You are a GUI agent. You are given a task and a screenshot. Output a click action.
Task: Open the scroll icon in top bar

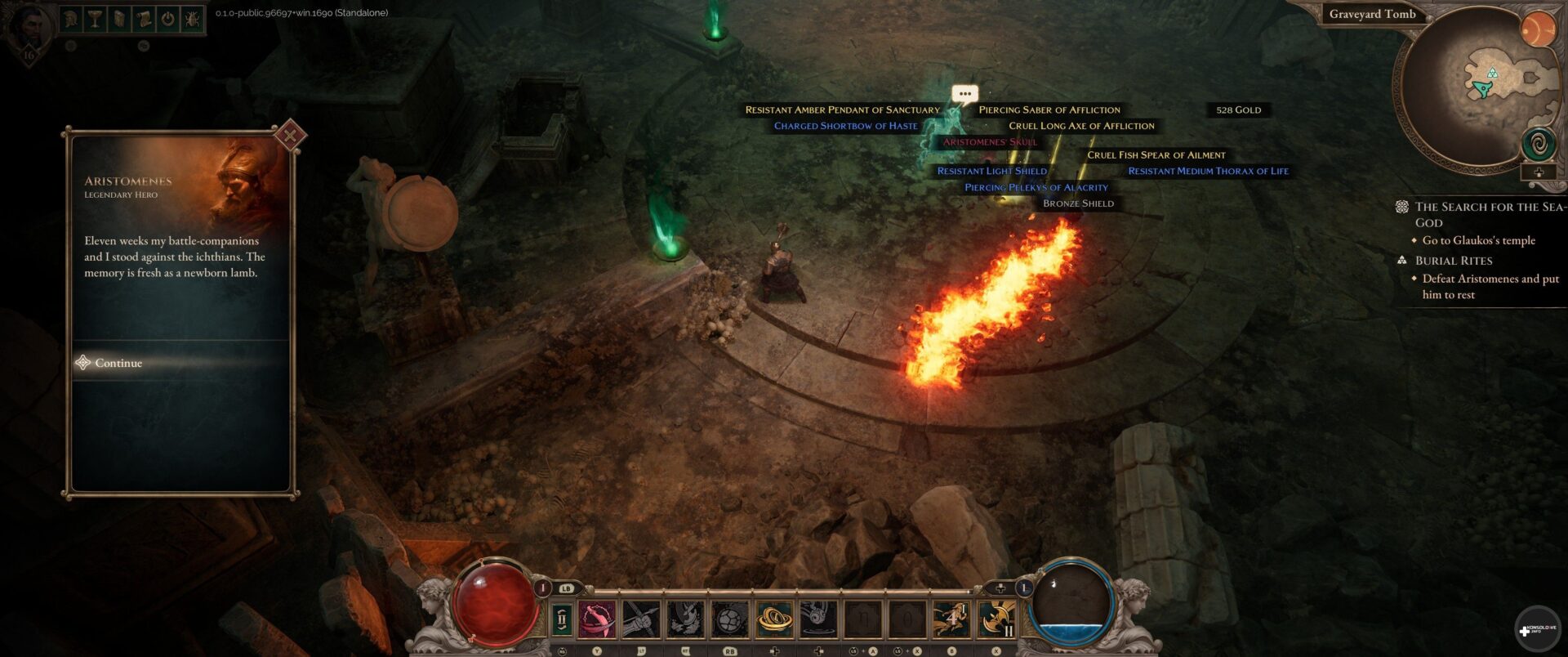click(x=144, y=19)
